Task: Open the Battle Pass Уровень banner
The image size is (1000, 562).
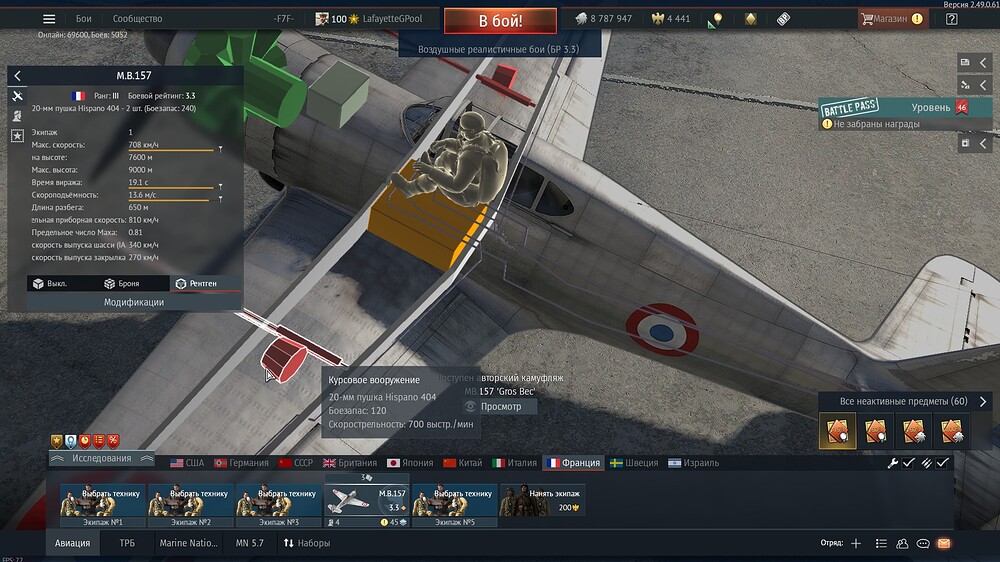Action: click(x=894, y=107)
